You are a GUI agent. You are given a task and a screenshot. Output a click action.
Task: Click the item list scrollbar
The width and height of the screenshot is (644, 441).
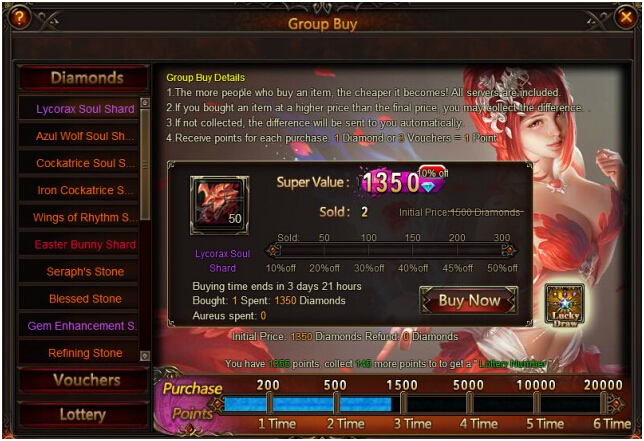[x=146, y=160]
